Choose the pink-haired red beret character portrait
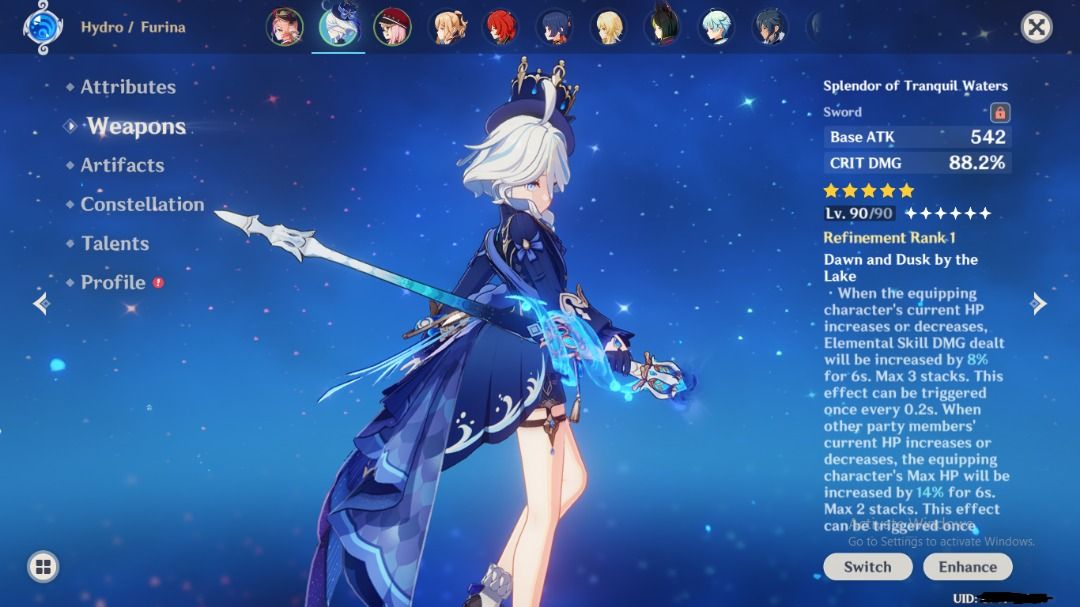Image resolution: width=1080 pixels, height=607 pixels. (x=392, y=27)
